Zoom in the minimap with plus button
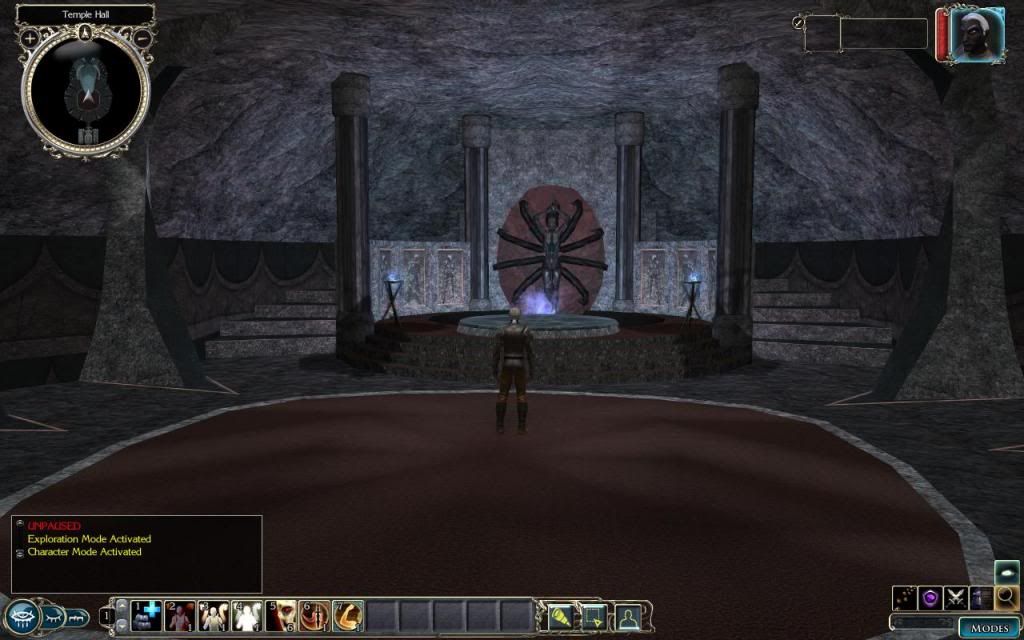 (30, 38)
